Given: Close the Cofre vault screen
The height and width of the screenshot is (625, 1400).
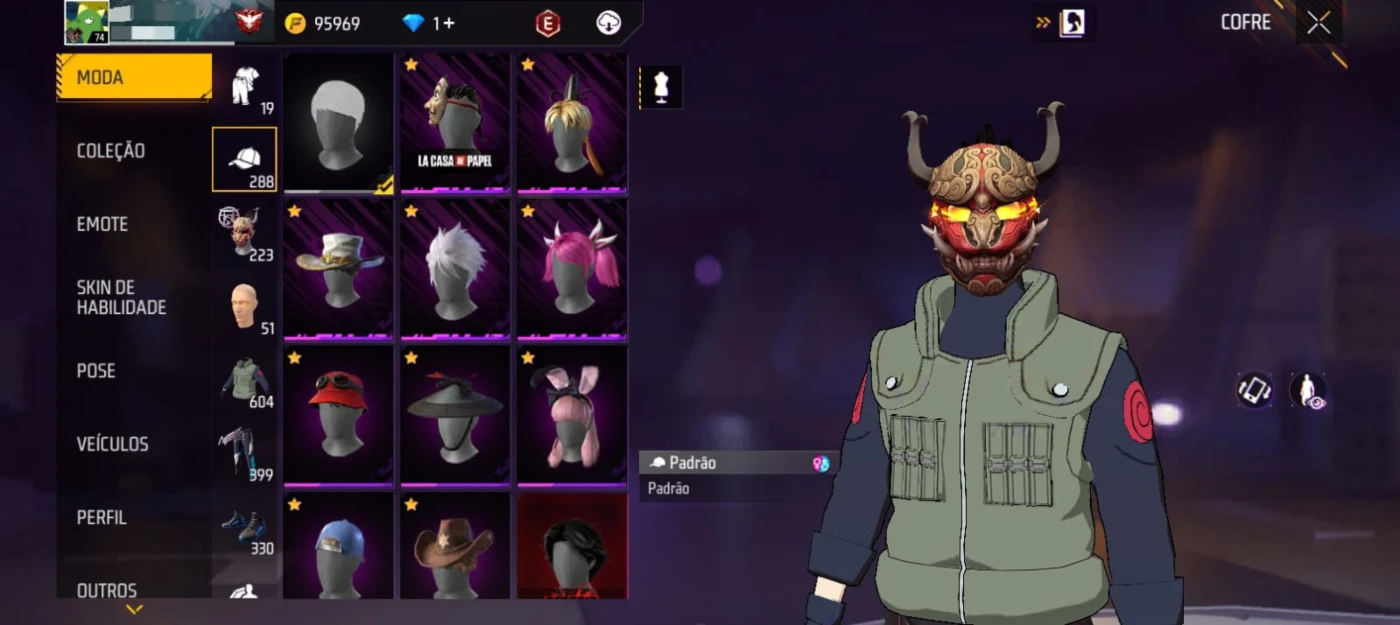Looking at the screenshot, I should pyautogui.click(x=1319, y=23).
